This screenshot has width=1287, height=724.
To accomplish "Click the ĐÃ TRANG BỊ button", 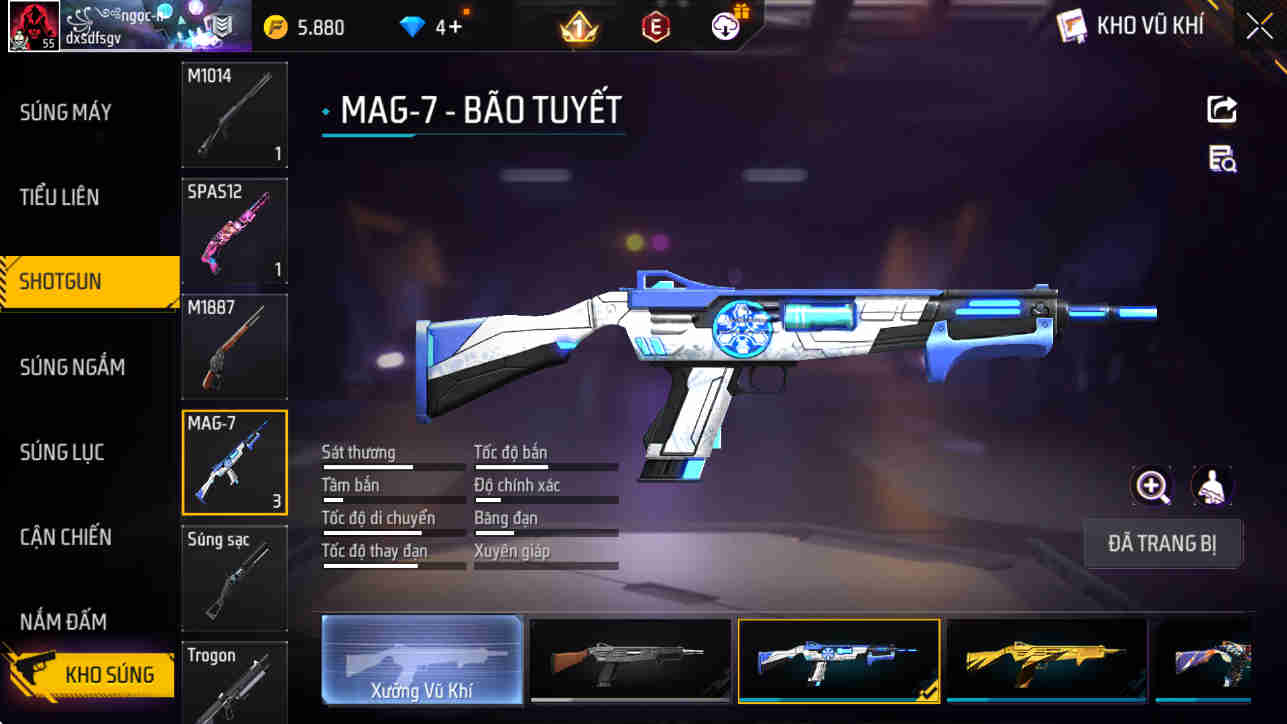I will 1163,543.
